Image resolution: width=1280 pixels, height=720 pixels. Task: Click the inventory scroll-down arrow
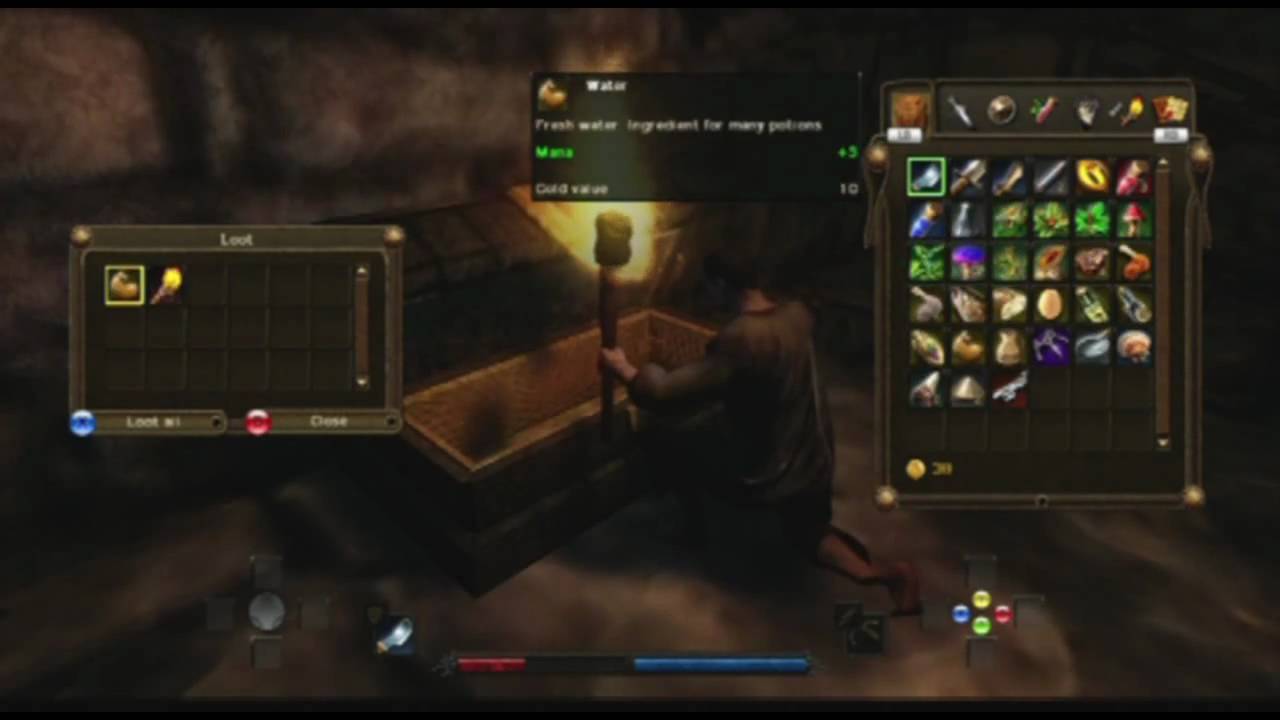coord(1162,442)
